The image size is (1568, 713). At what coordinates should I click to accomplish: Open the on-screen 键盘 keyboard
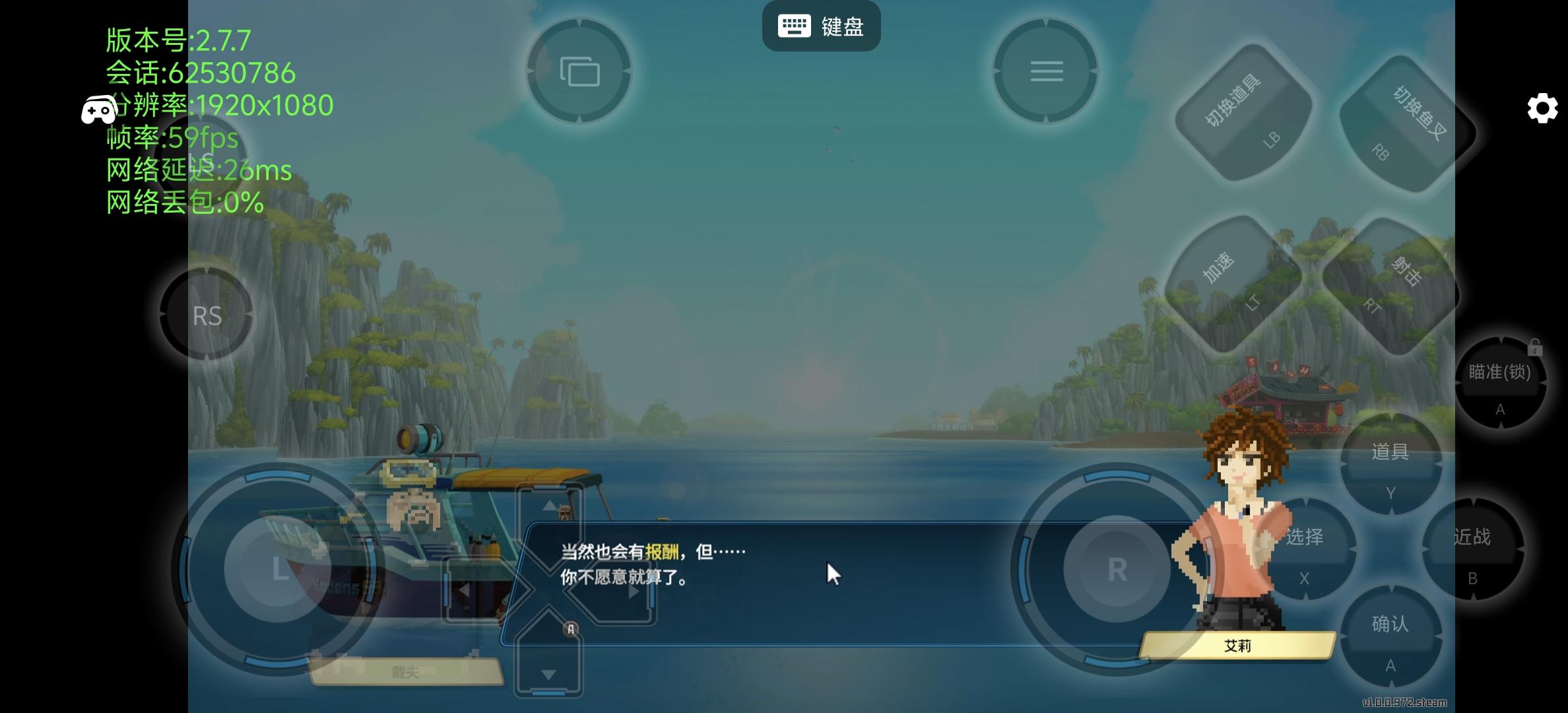tap(821, 26)
